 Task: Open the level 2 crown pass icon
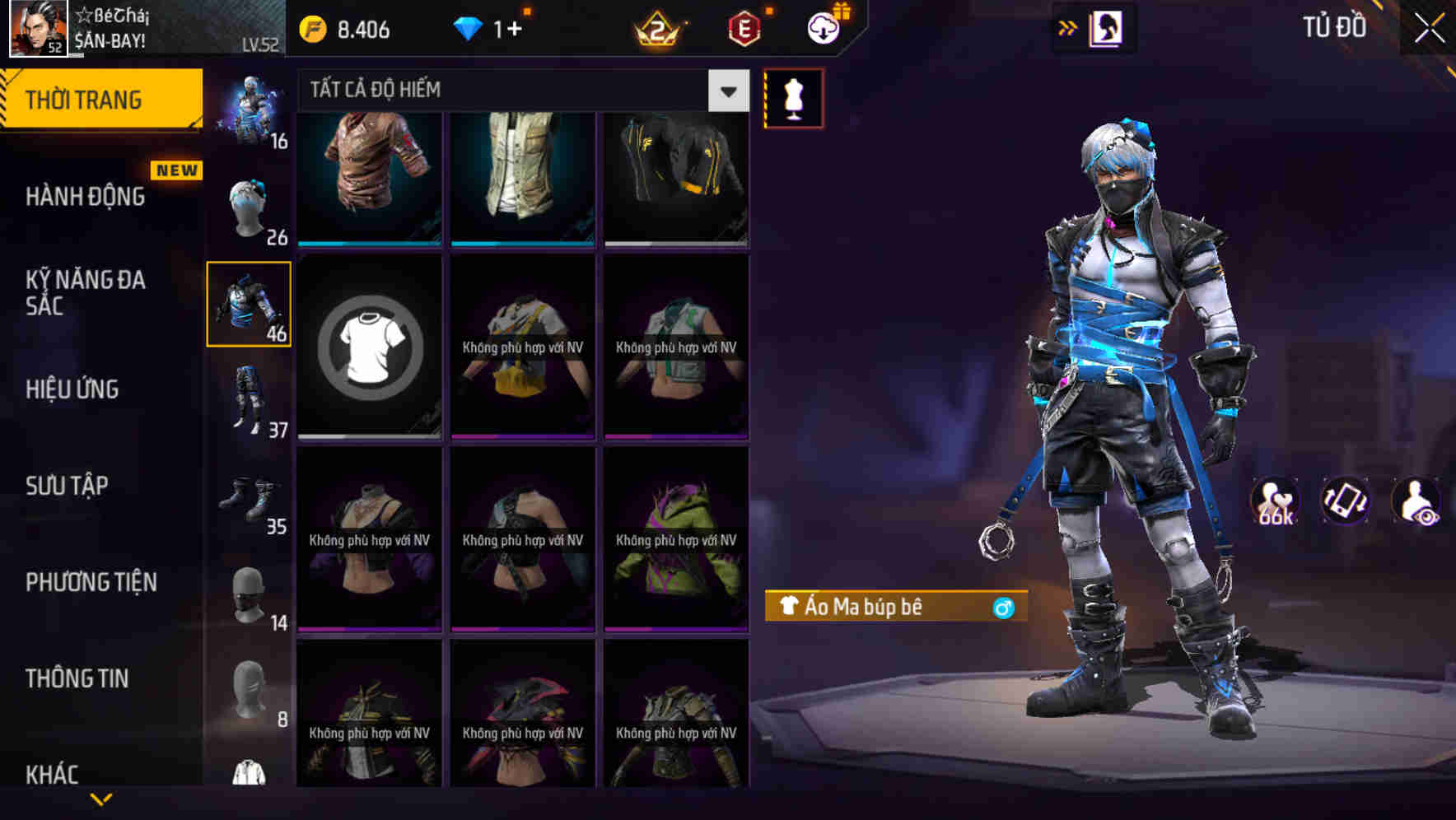[x=656, y=26]
